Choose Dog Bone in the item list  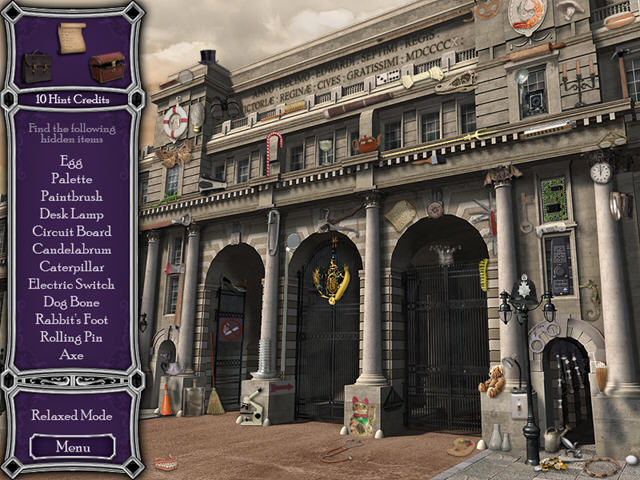[x=72, y=301]
